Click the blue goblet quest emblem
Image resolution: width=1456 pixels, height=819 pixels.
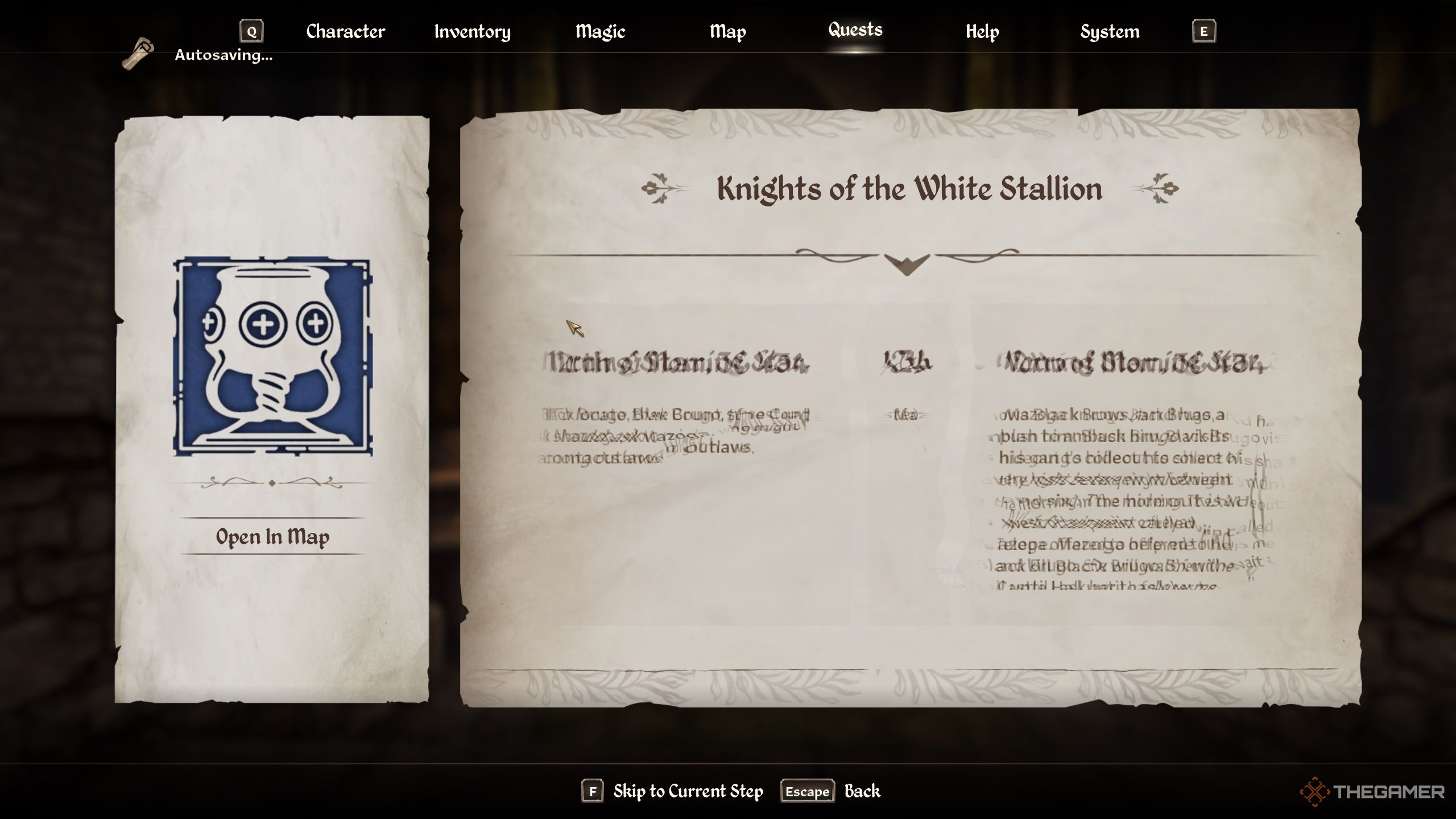(x=272, y=357)
